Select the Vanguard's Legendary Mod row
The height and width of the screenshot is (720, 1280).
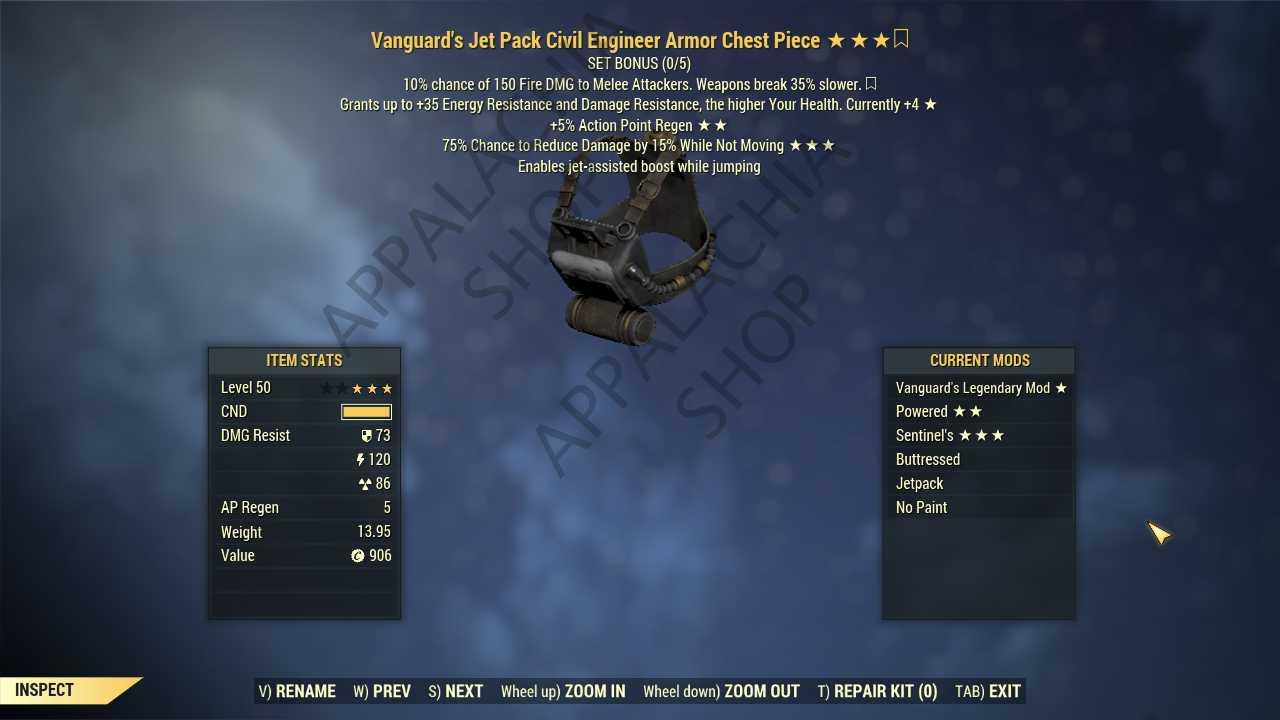pyautogui.click(x=979, y=388)
